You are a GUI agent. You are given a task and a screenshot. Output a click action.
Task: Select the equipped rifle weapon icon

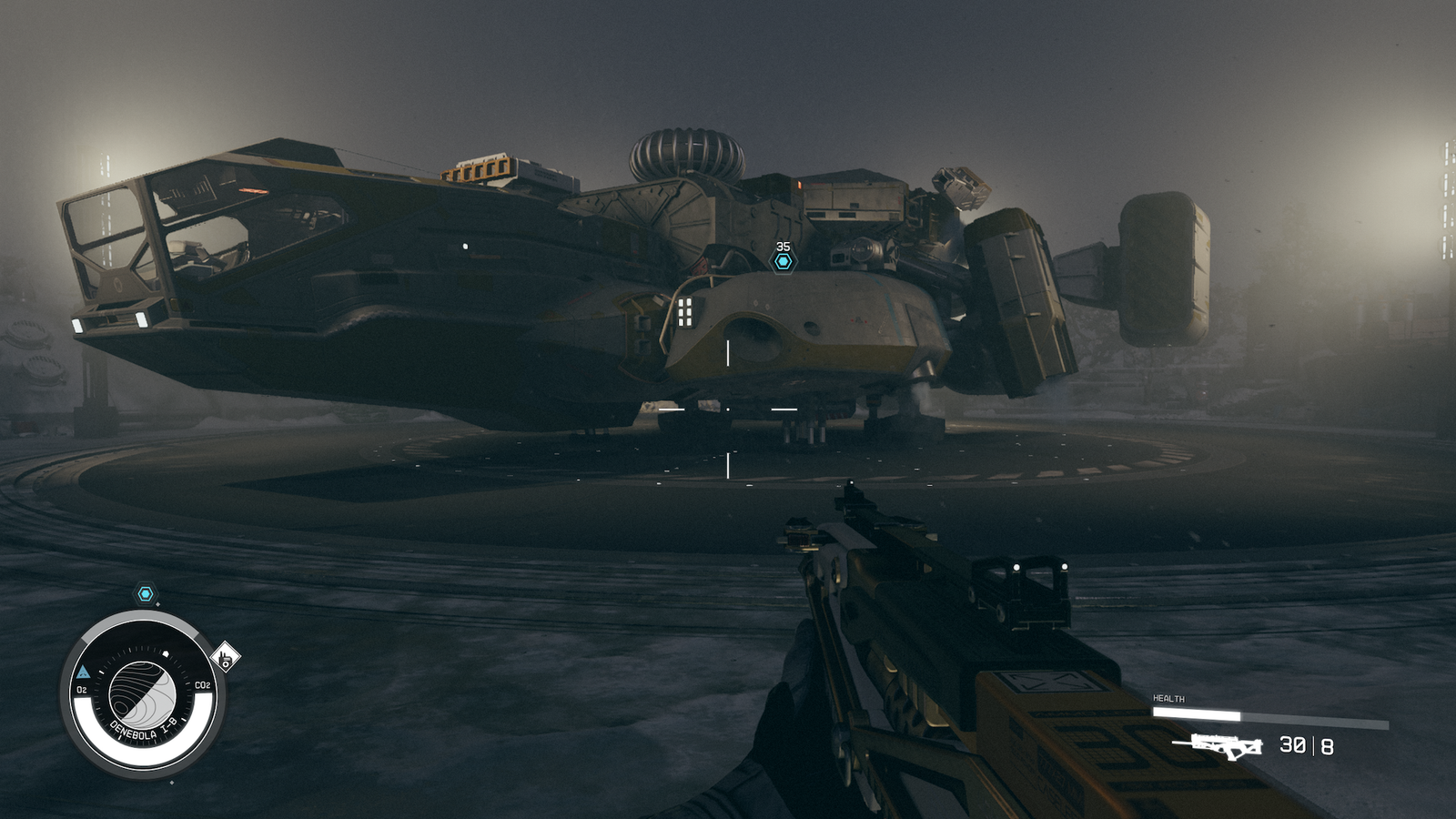pos(1218,745)
